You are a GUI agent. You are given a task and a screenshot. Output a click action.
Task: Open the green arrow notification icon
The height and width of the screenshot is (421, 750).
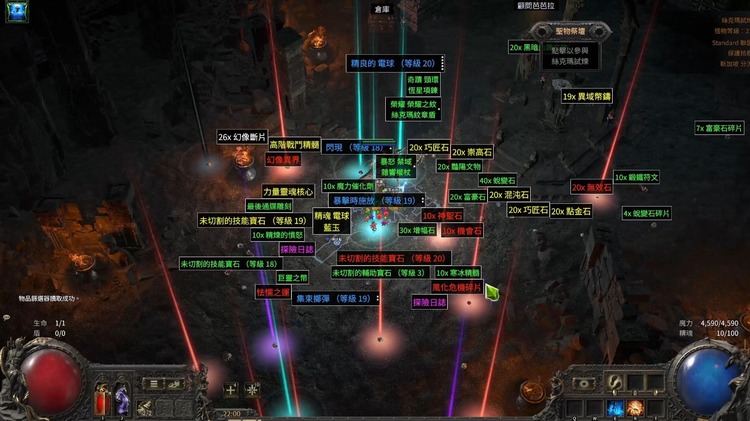tap(492, 292)
